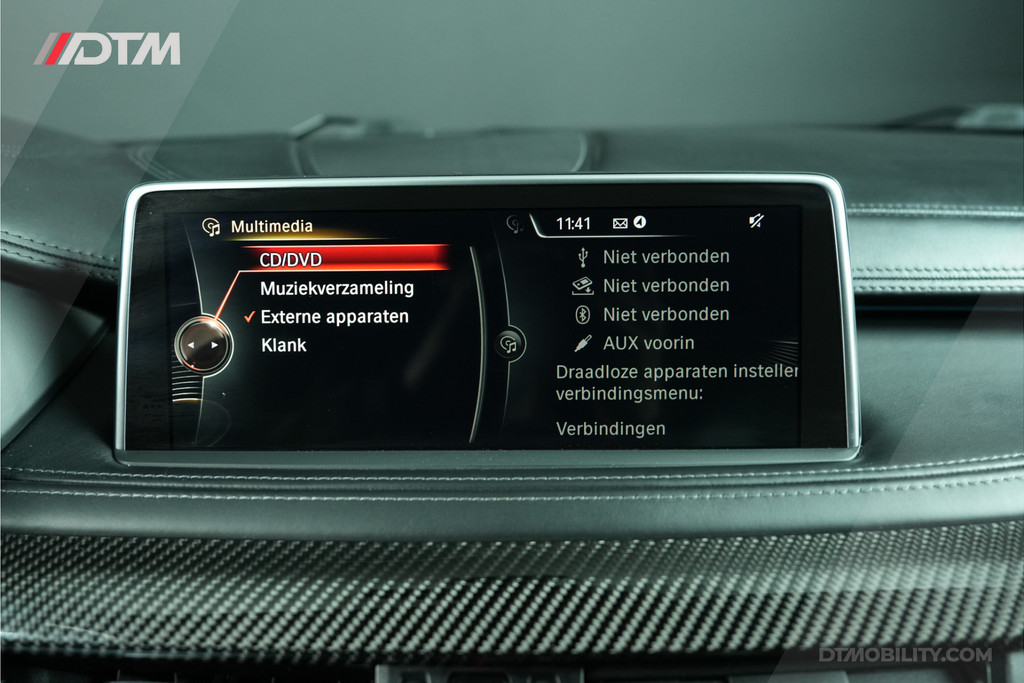Choose the AUX voorin source
This screenshot has width=1024, height=683.
point(648,343)
